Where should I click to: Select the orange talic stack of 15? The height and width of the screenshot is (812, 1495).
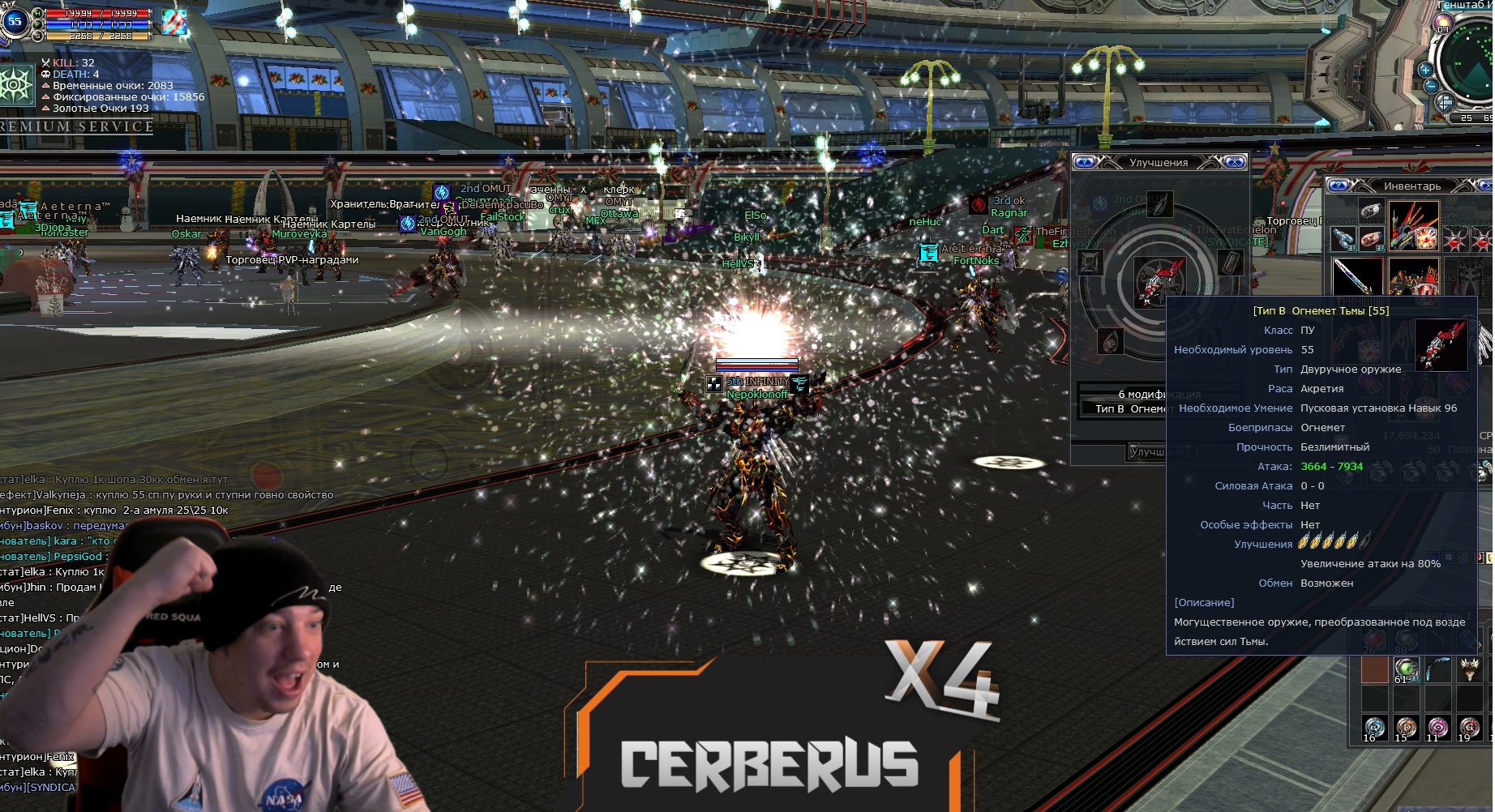1406,729
